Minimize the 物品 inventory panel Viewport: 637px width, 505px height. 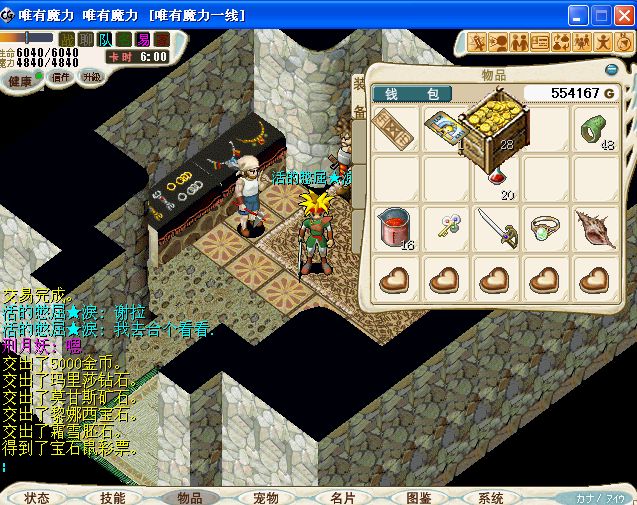point(612,69)
